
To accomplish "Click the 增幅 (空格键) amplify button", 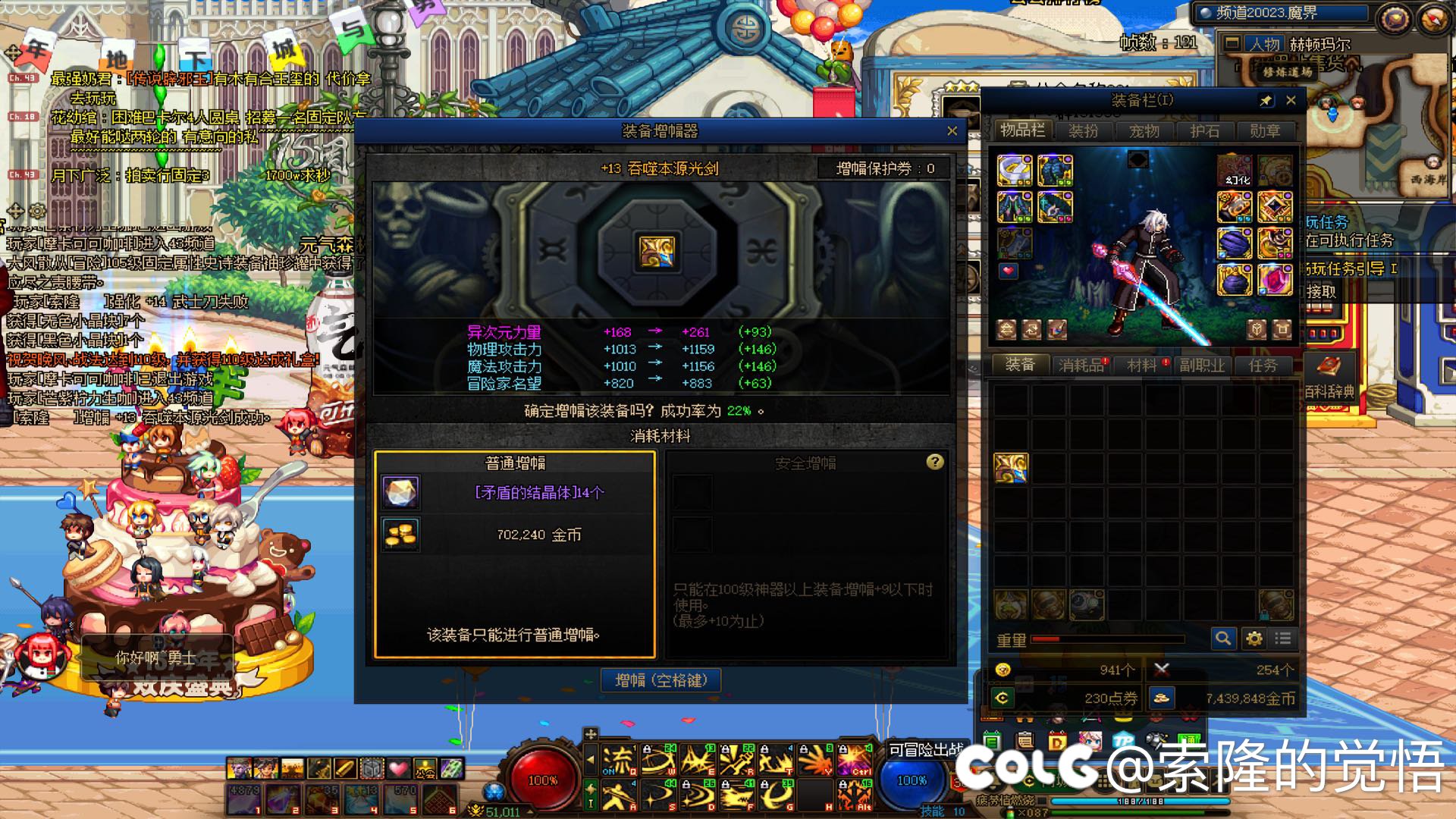I will coord(661,680).
